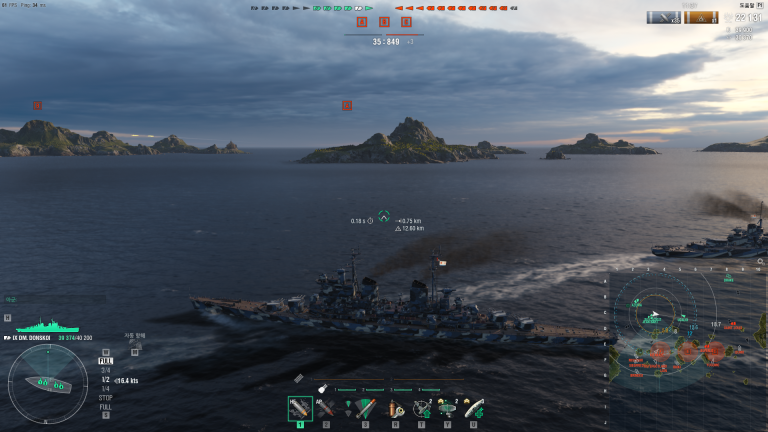The height and width of the screenshot is (432, 768).
Task: Activate the surveillance radar consumable
Action: [x=447, y=409]
